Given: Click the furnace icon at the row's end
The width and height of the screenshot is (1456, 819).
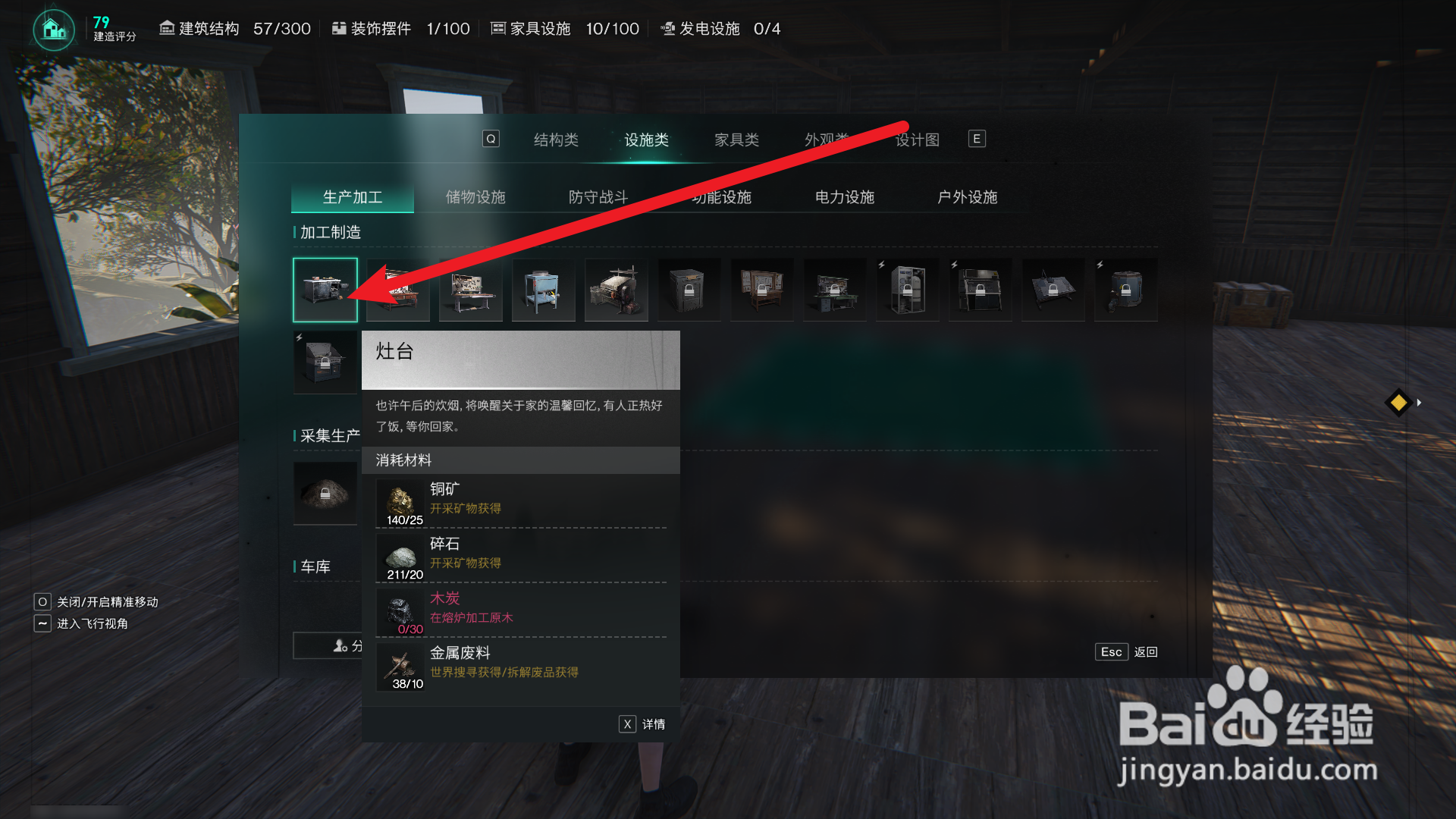Looking at the screenshot, I should coord(1125,290).
